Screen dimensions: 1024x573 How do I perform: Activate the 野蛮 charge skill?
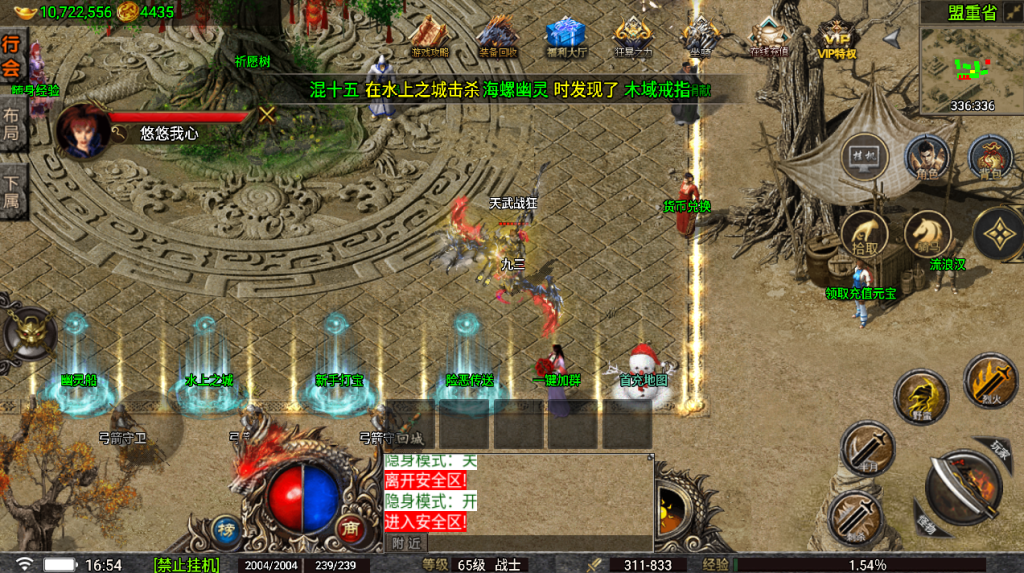[x=919, y=394]
